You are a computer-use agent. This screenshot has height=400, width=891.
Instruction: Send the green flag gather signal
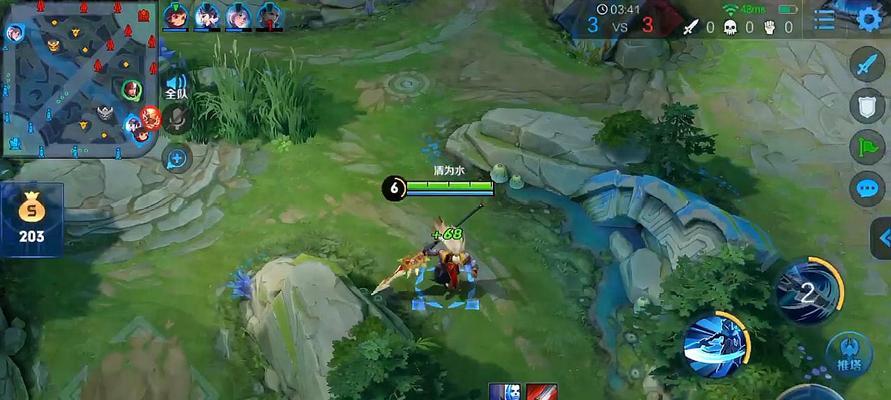tap(866, 146)
